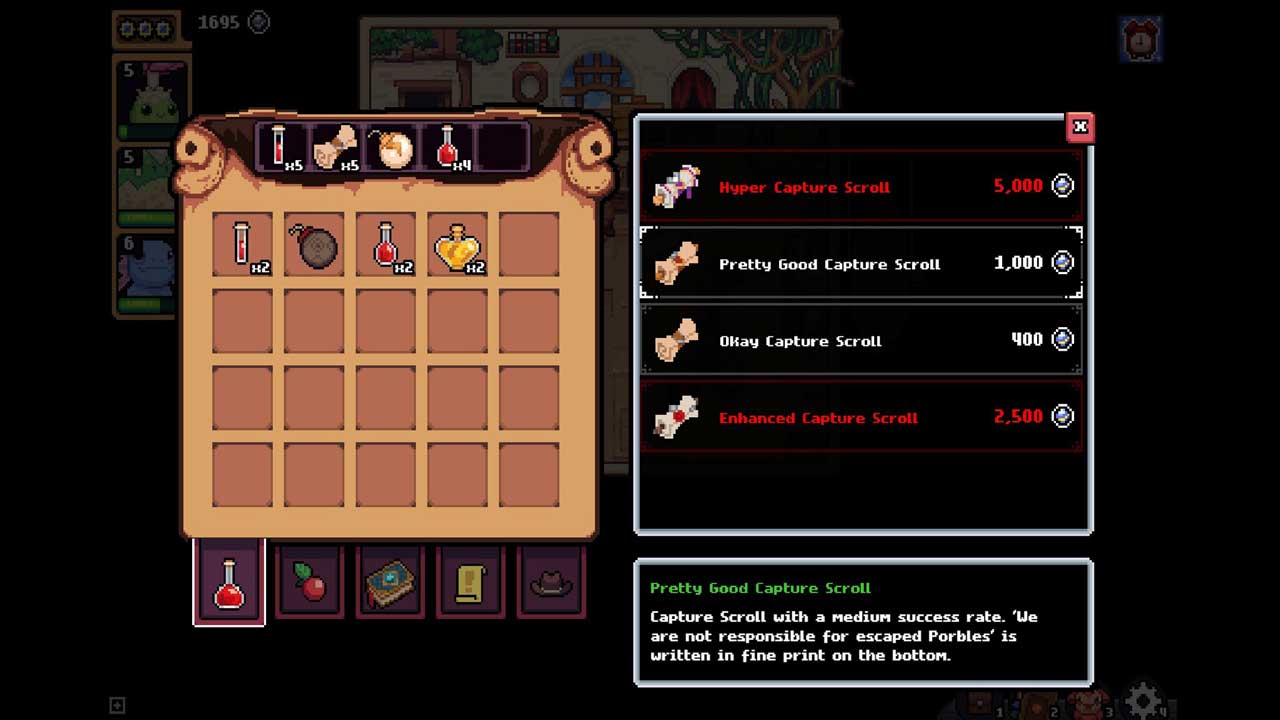Click the alarm clock icon
1280x720 pixels.
[1140, 40]
